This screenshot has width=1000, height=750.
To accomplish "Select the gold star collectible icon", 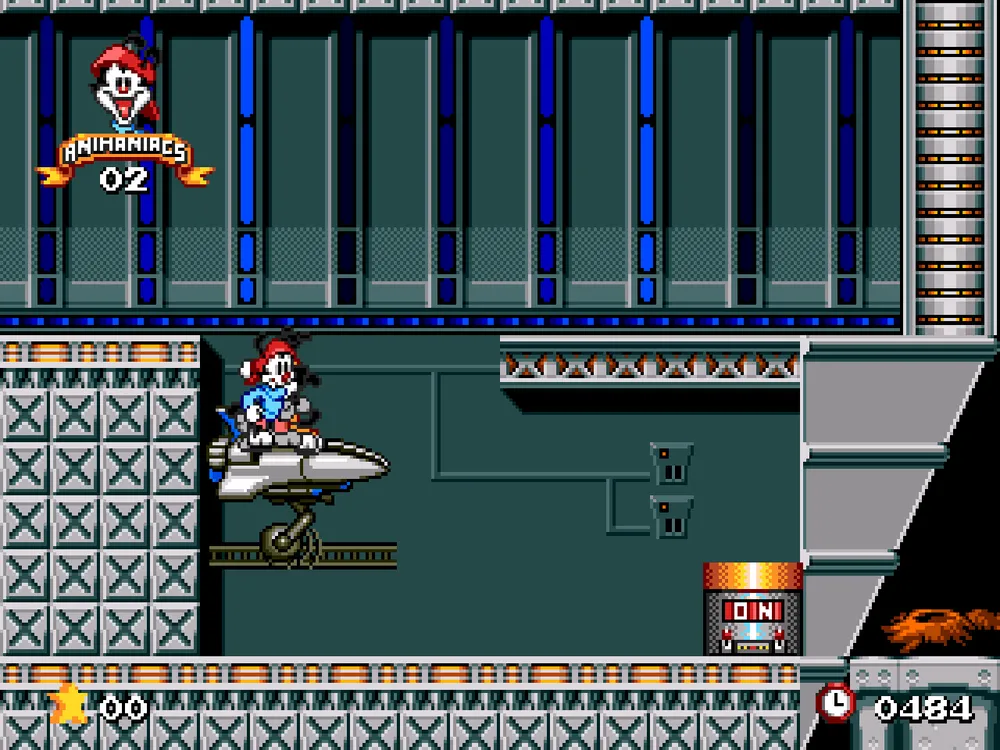I will tap(68, 705).
